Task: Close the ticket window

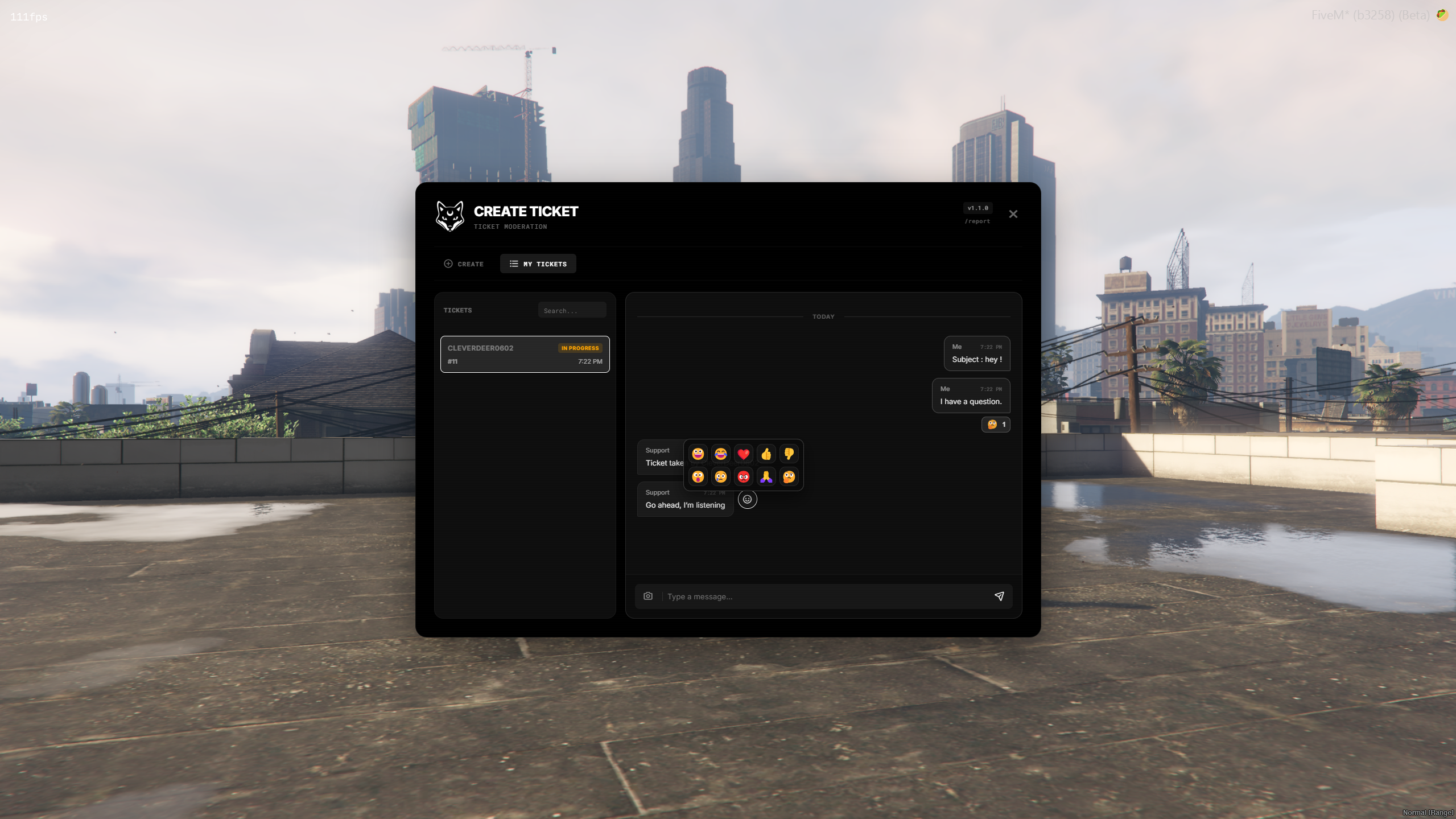Action: 1013,214
